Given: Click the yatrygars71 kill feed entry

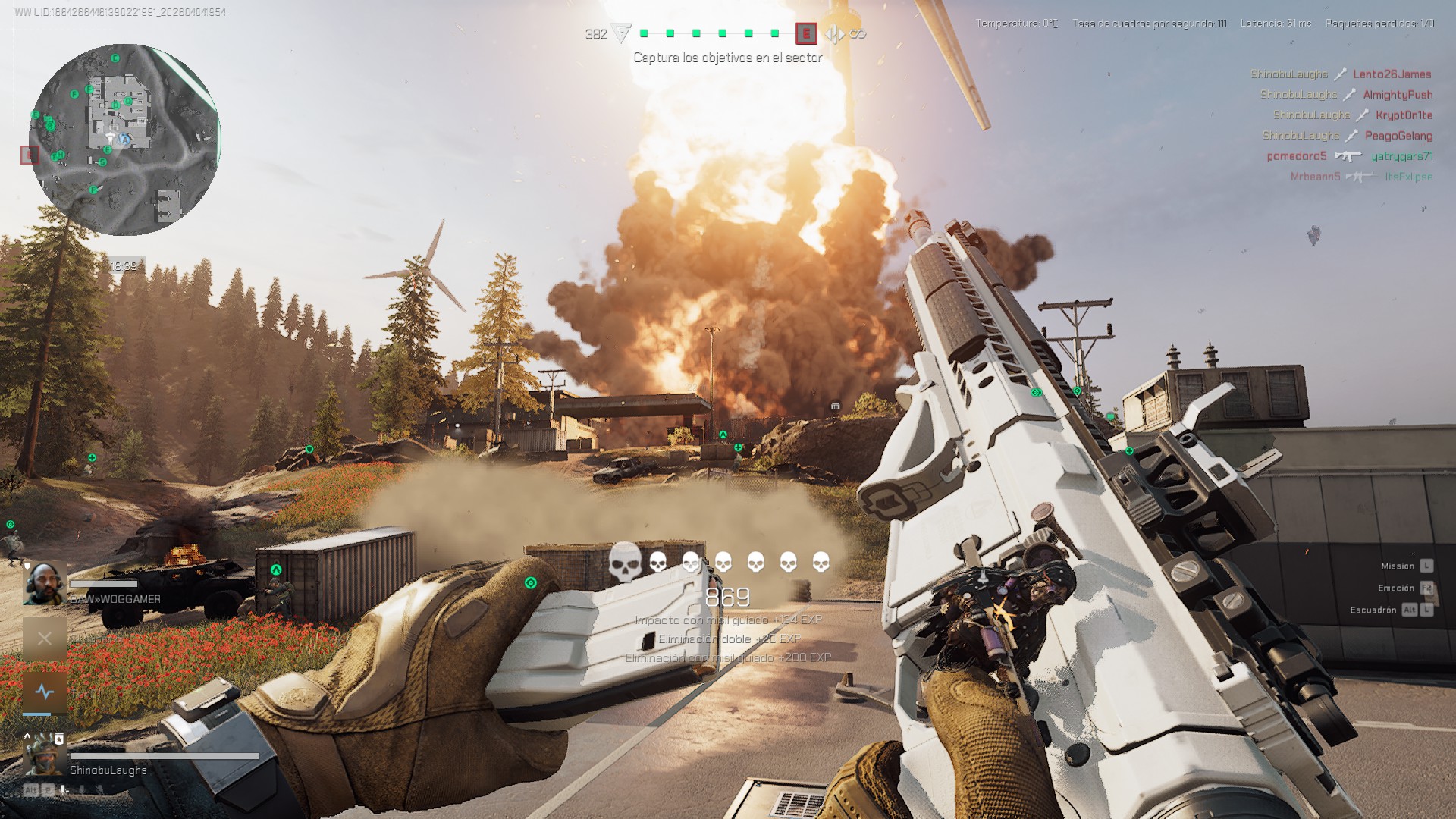Looking at the screenshot, I should click(x=1401, y=156).
